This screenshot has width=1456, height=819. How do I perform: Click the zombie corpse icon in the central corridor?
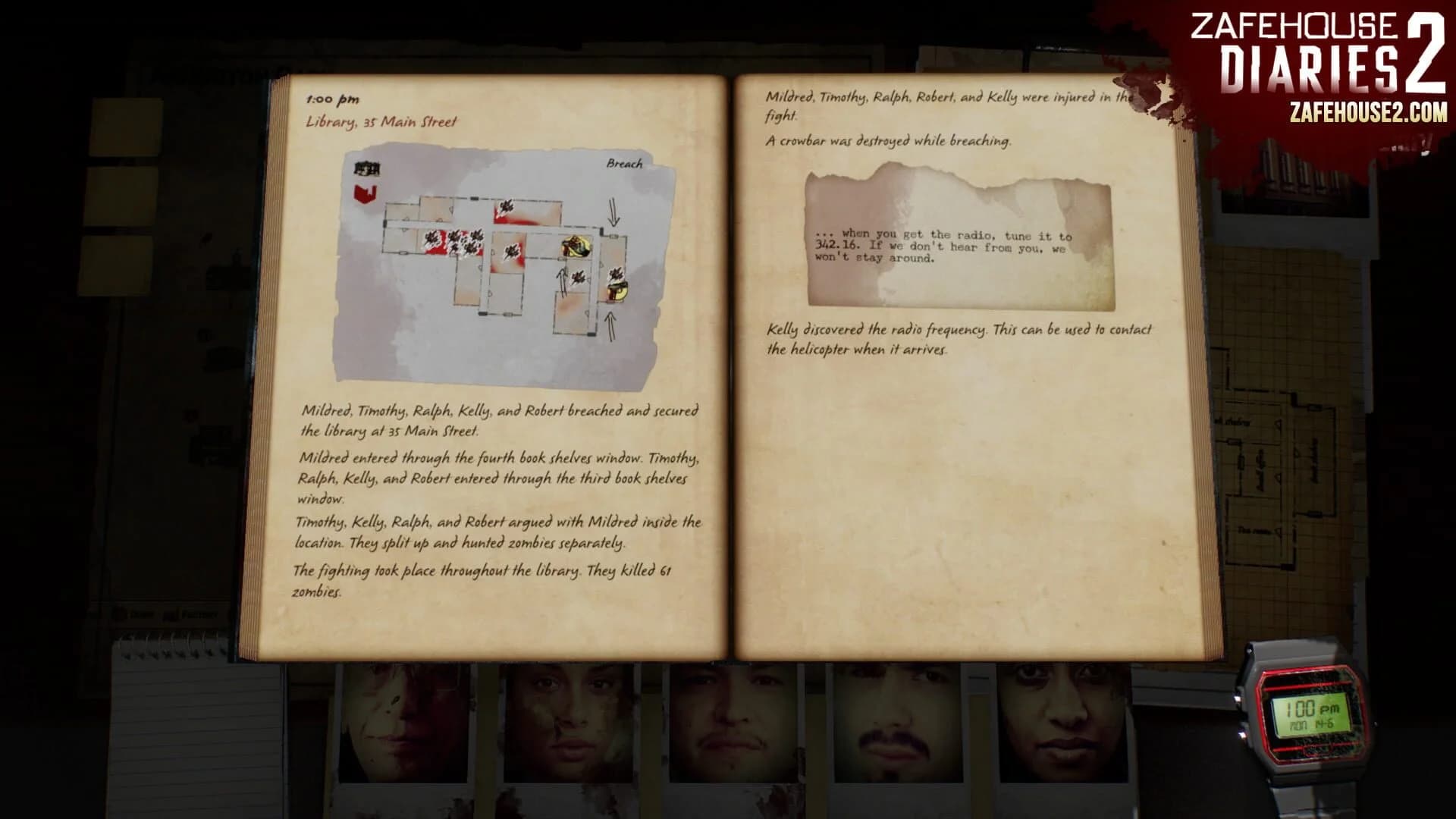point(512,251)
